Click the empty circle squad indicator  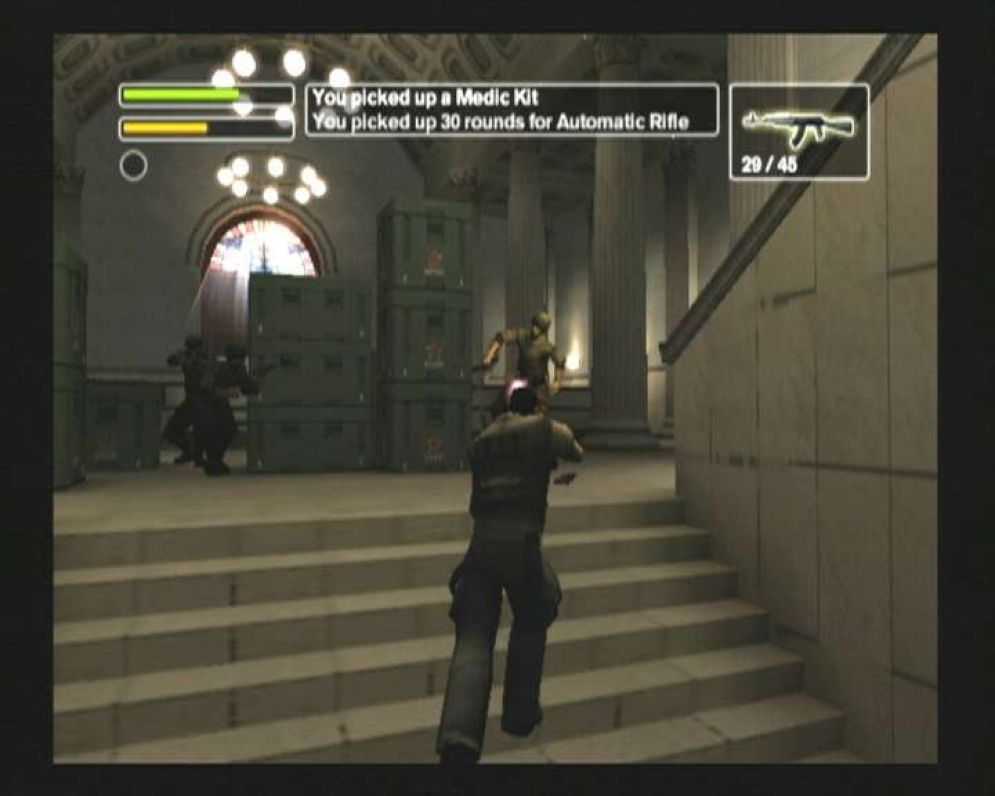[x=133, y=166]
